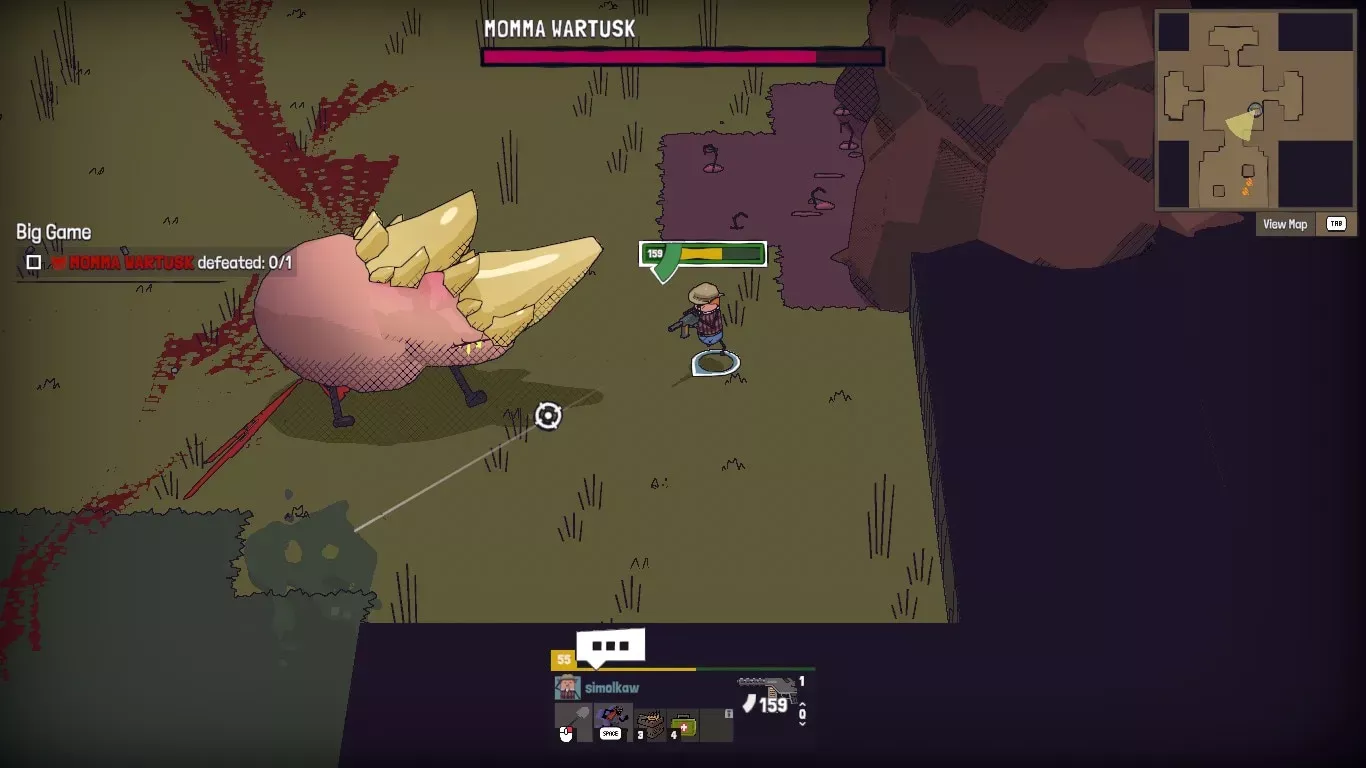Click the View Map button
1366x768 pixels.
point(1285,224)
